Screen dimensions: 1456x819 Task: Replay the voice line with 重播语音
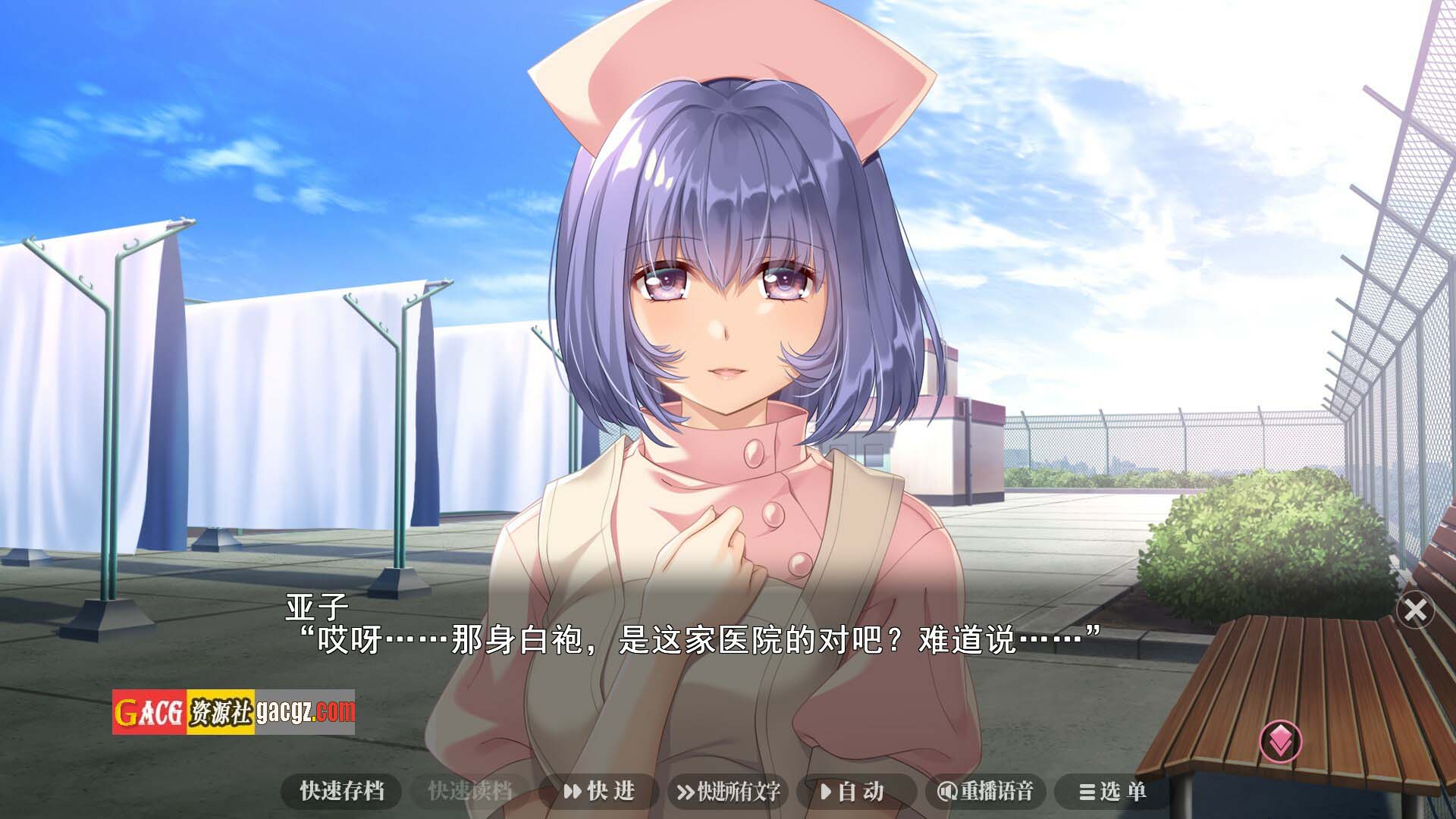[x=985, y=792]
